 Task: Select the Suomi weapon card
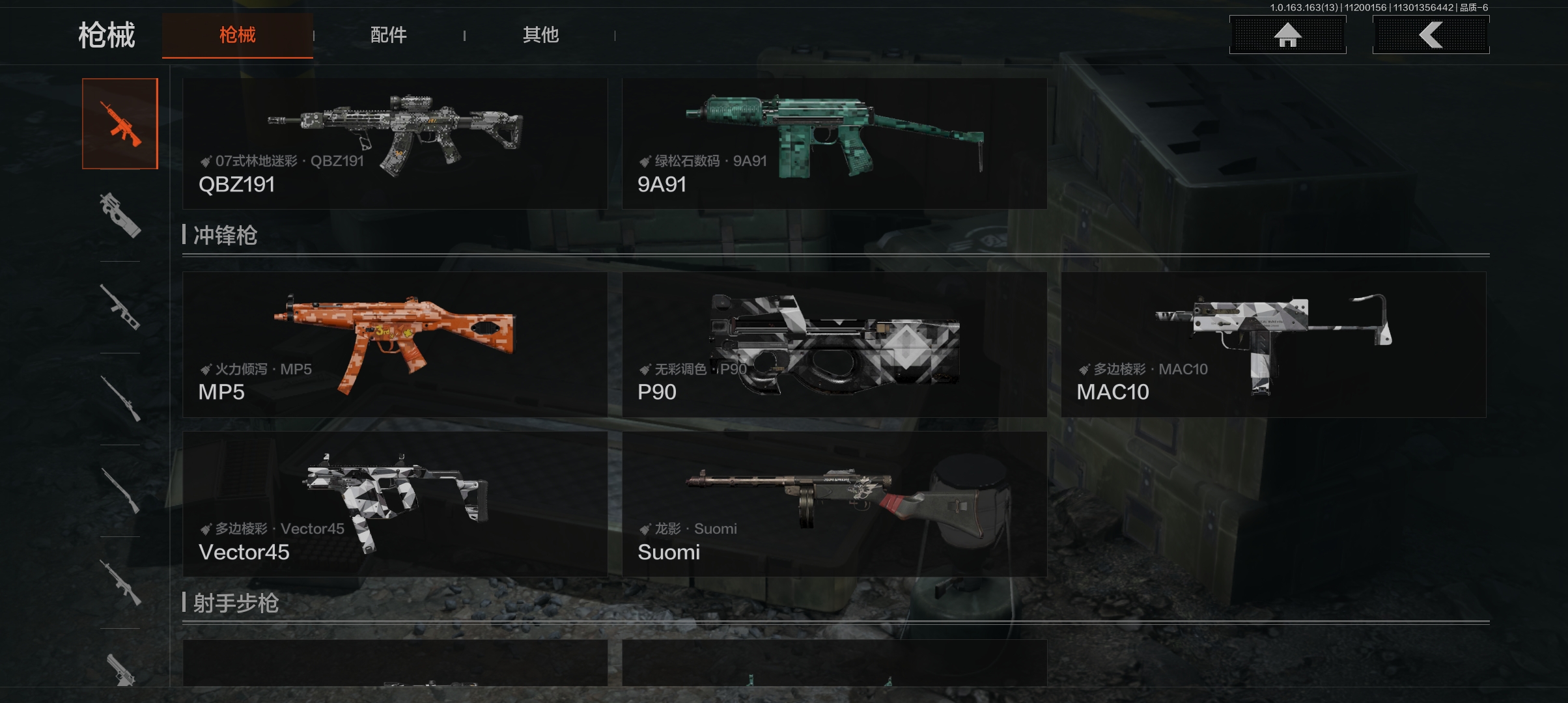(x=834, y=504)
